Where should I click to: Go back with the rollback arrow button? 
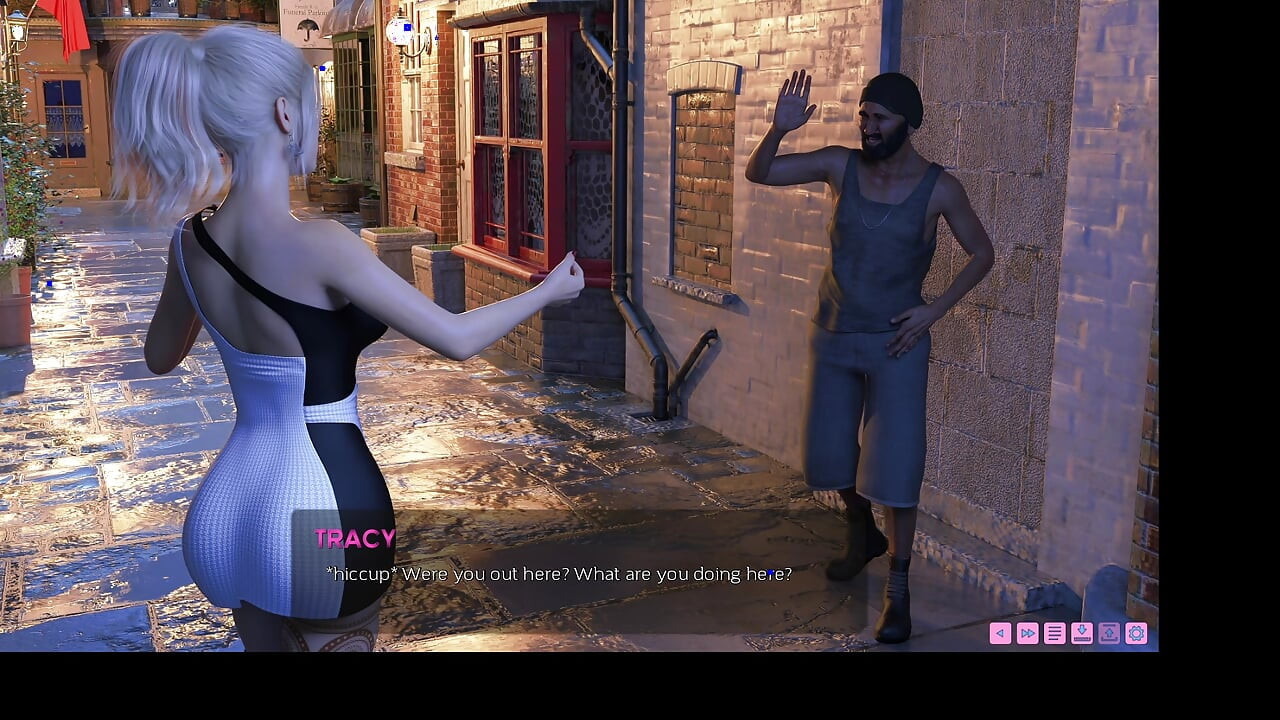[x=1000, y=633]
